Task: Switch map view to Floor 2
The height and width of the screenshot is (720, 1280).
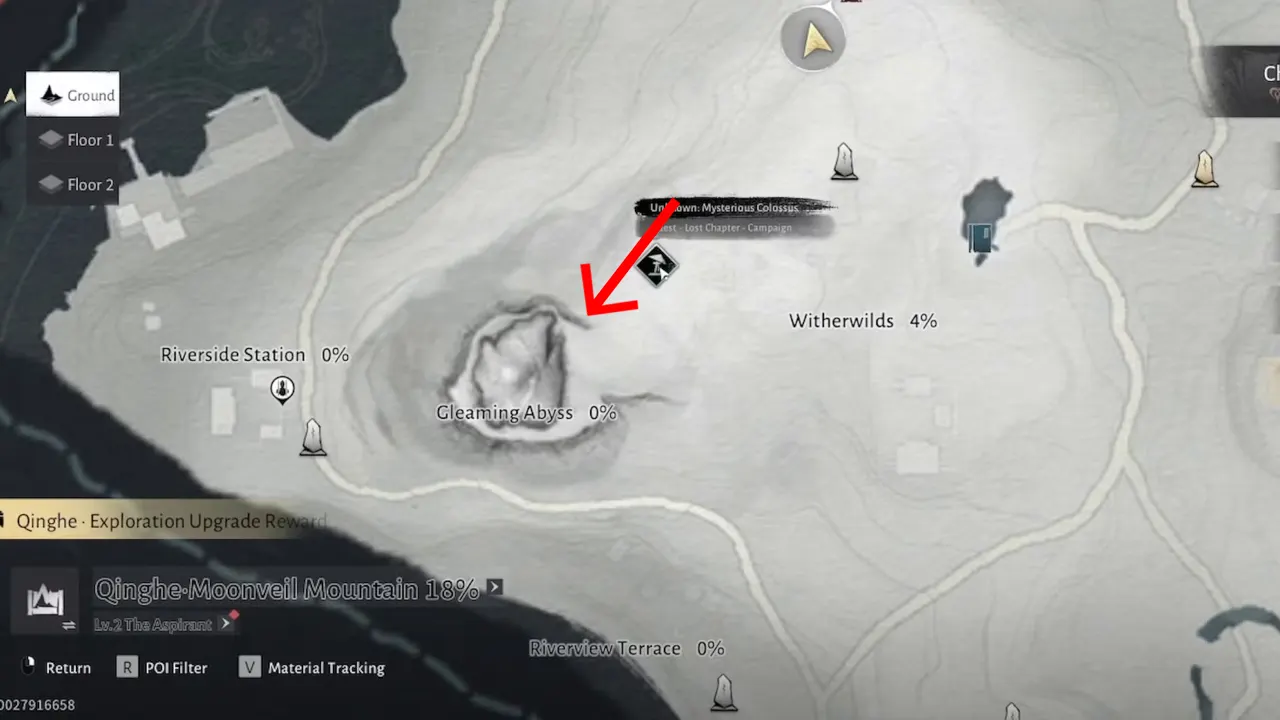Action: (75, 184)
